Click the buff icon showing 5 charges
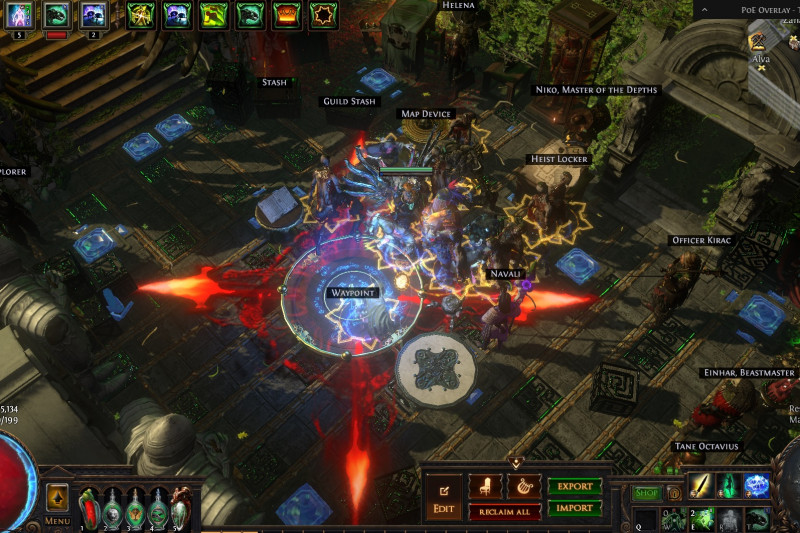 [x=19, y=15]
